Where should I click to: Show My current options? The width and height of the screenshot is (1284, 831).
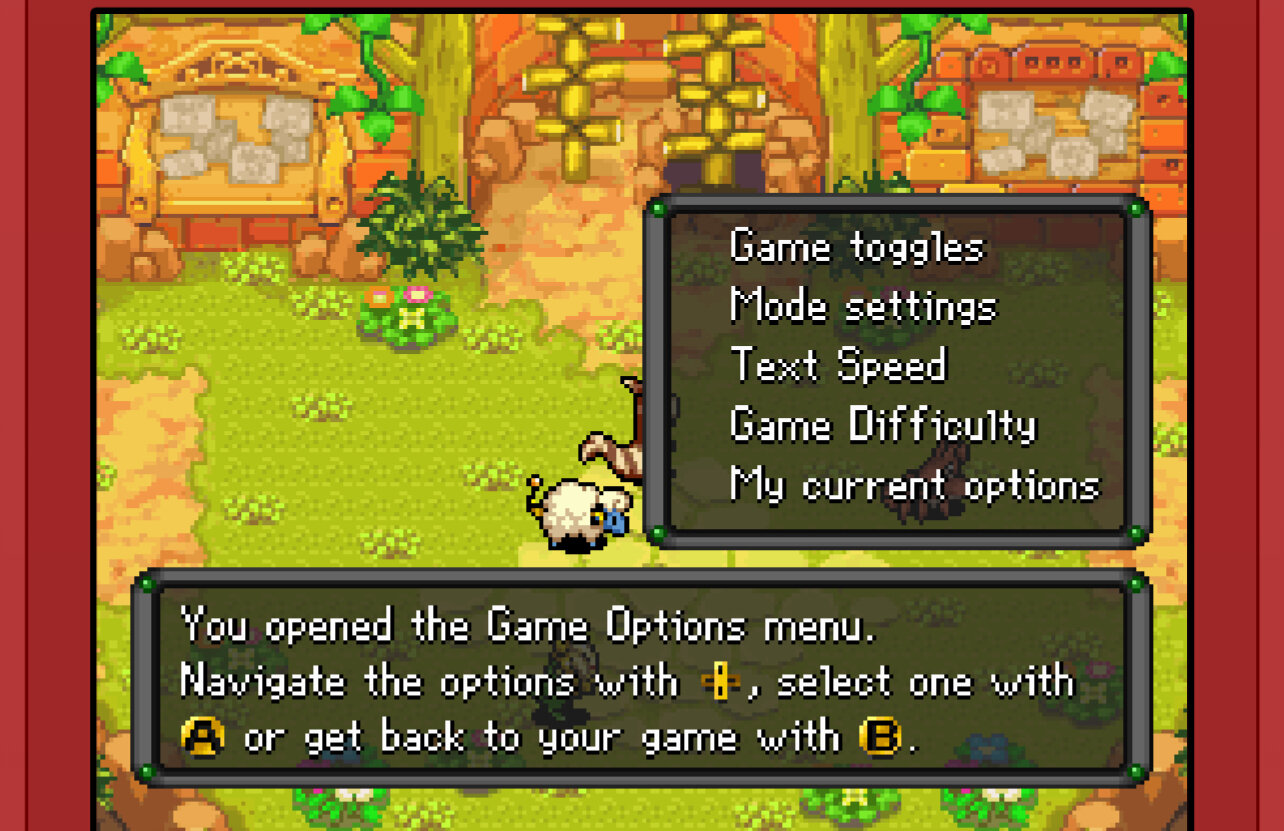tap(914, 485)
